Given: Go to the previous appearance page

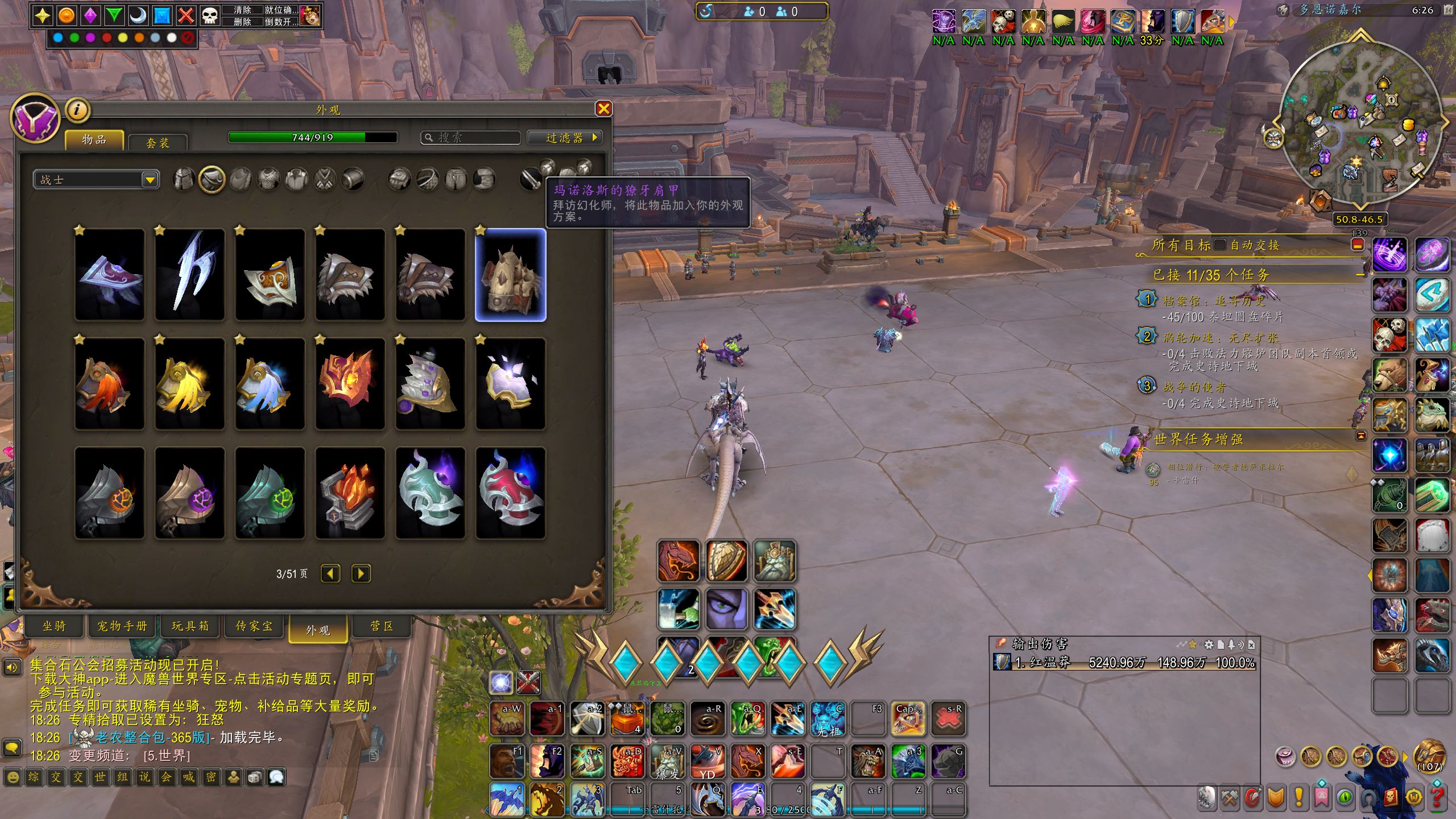Looking at the screenshot, I should pyautogui.click(x=330, y=573).
